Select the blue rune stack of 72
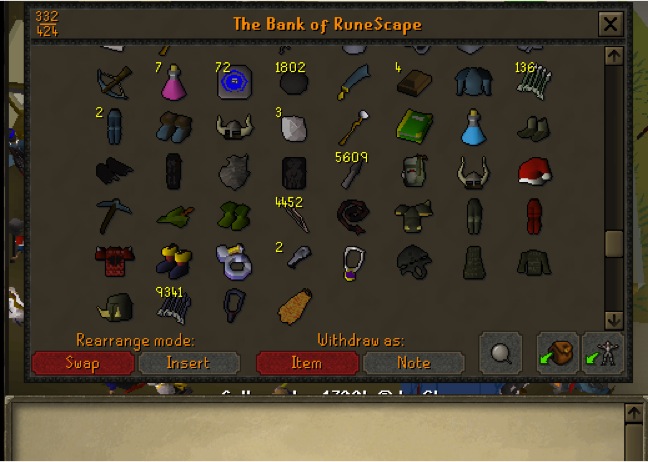This screenshot has height=462, width=648. click(x=233, y=82)
